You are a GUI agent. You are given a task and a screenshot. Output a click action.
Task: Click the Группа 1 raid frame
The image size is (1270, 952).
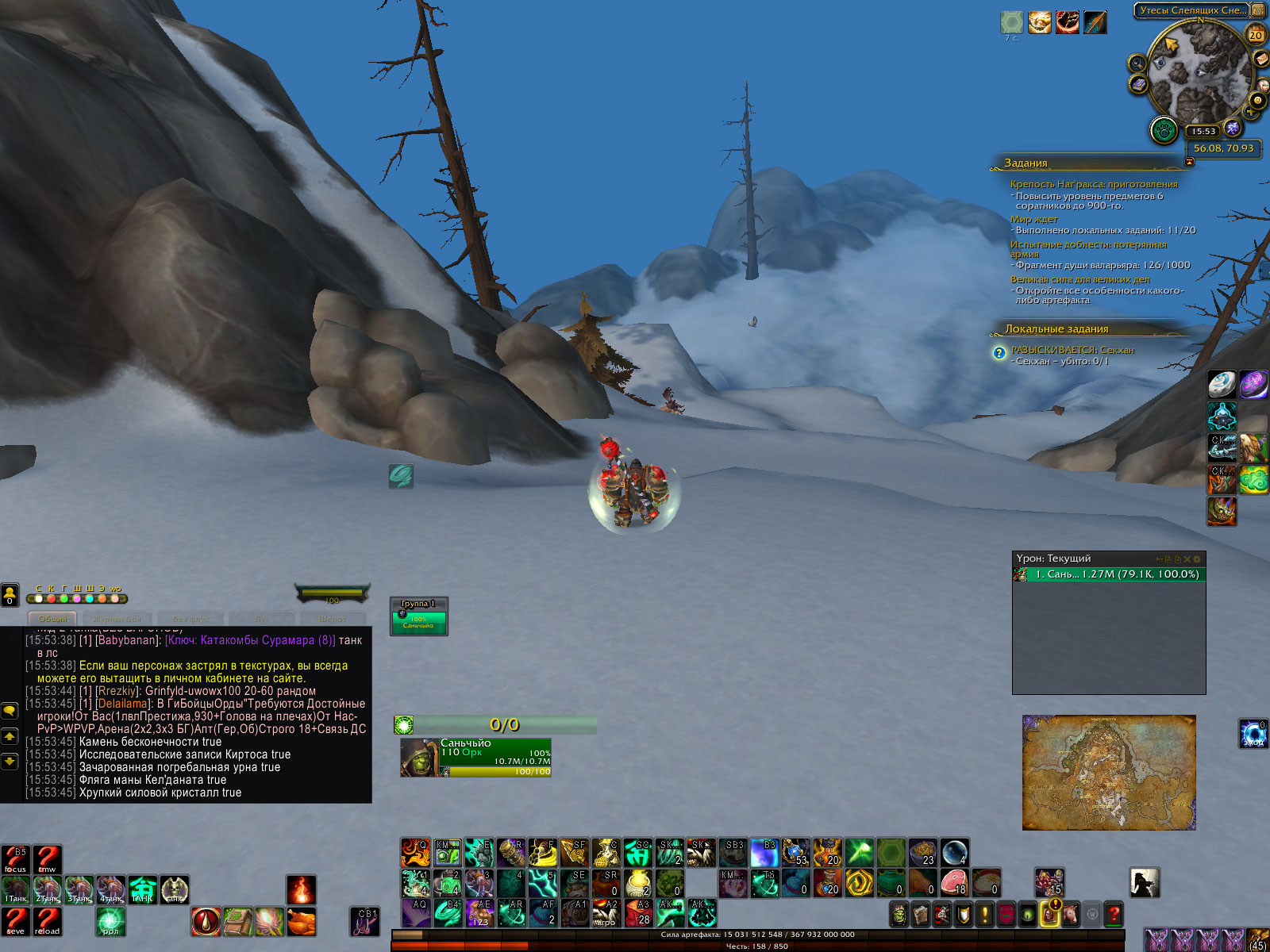coord(419,617)
